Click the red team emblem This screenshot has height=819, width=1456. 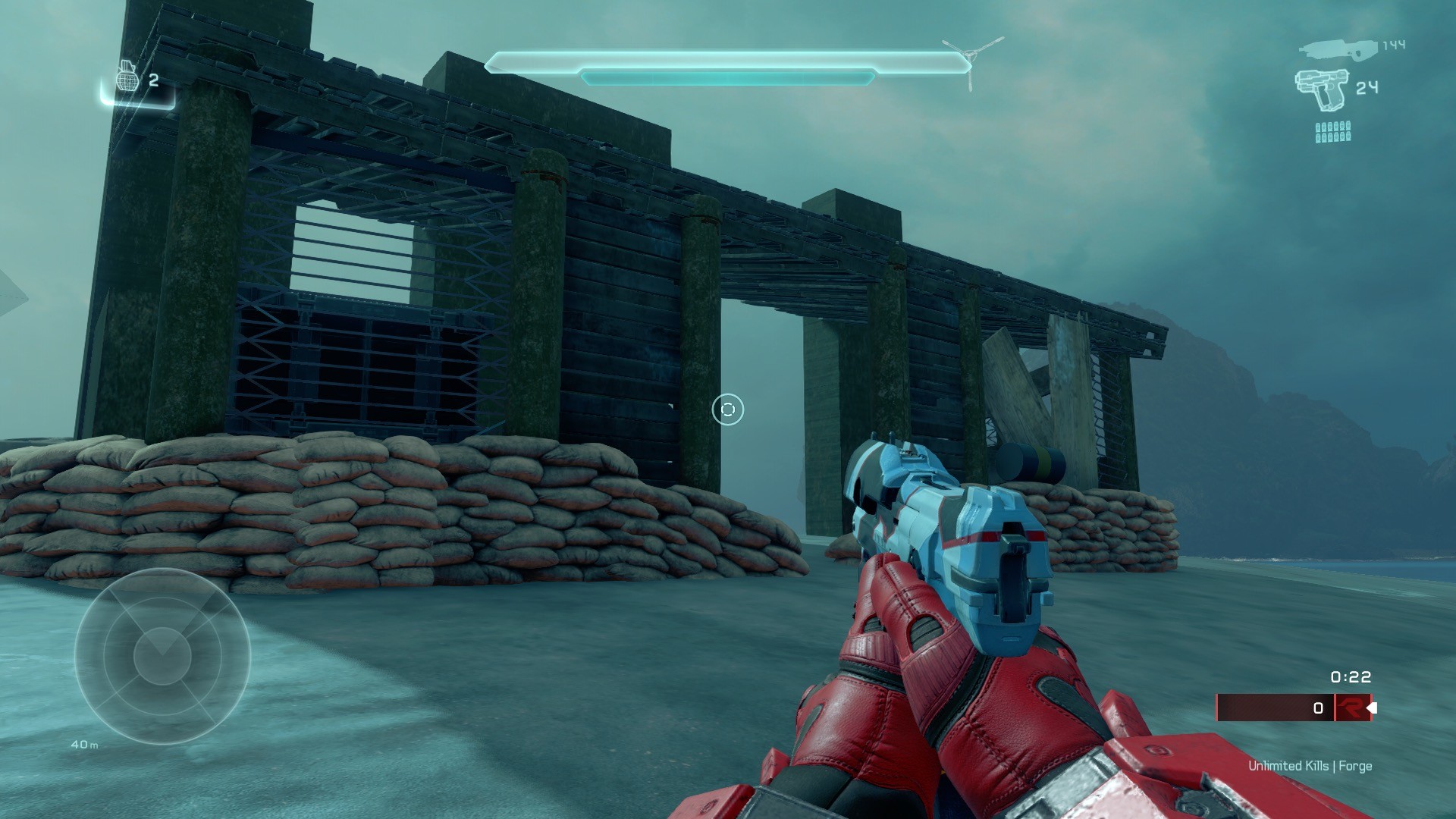pyautogui.click(x=1351, y=708)
